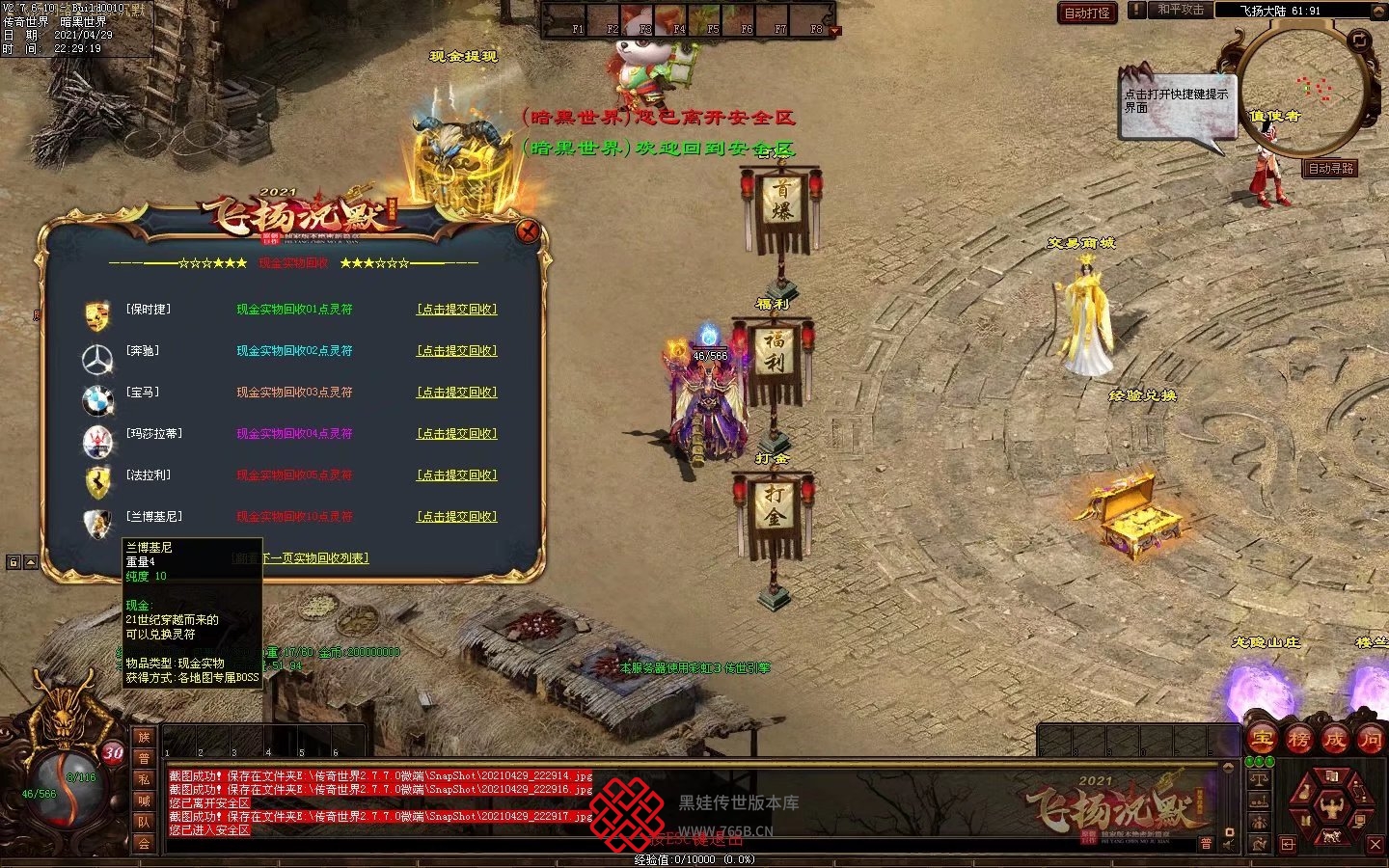
Task: Open the 榜 rankings round button
Action: click(x=1298, y=739)
